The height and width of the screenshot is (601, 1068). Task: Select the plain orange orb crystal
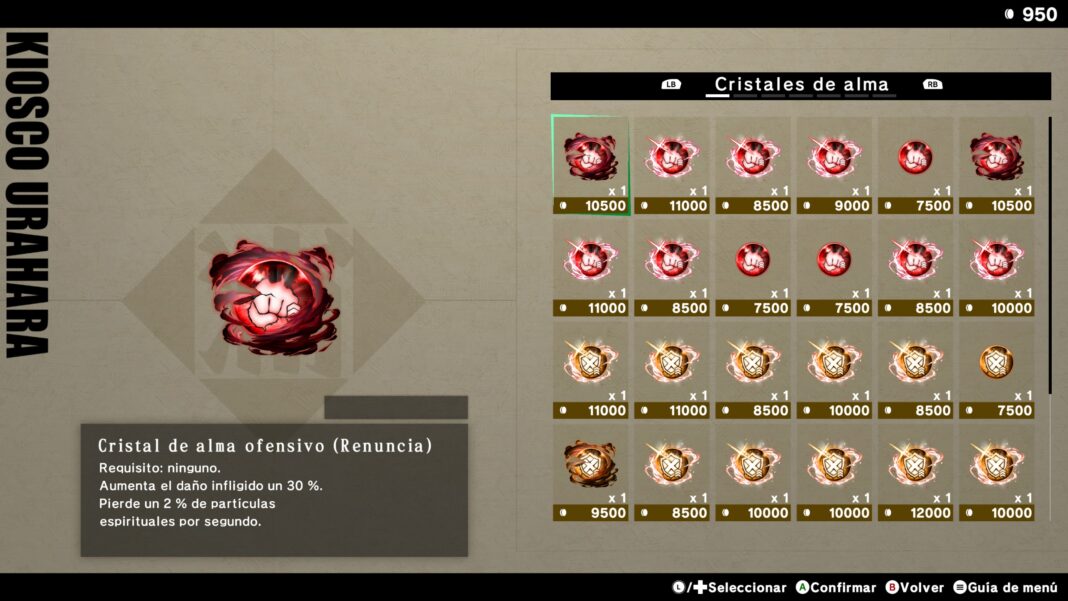pos(996,368)
